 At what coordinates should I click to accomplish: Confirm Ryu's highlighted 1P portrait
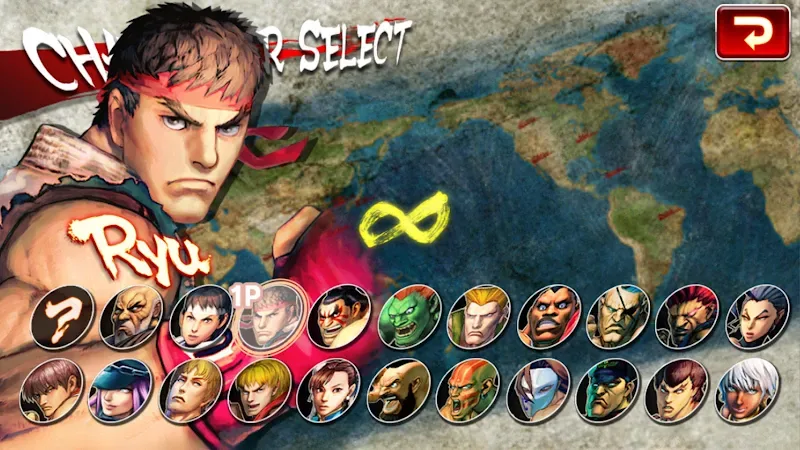[269, 316]
